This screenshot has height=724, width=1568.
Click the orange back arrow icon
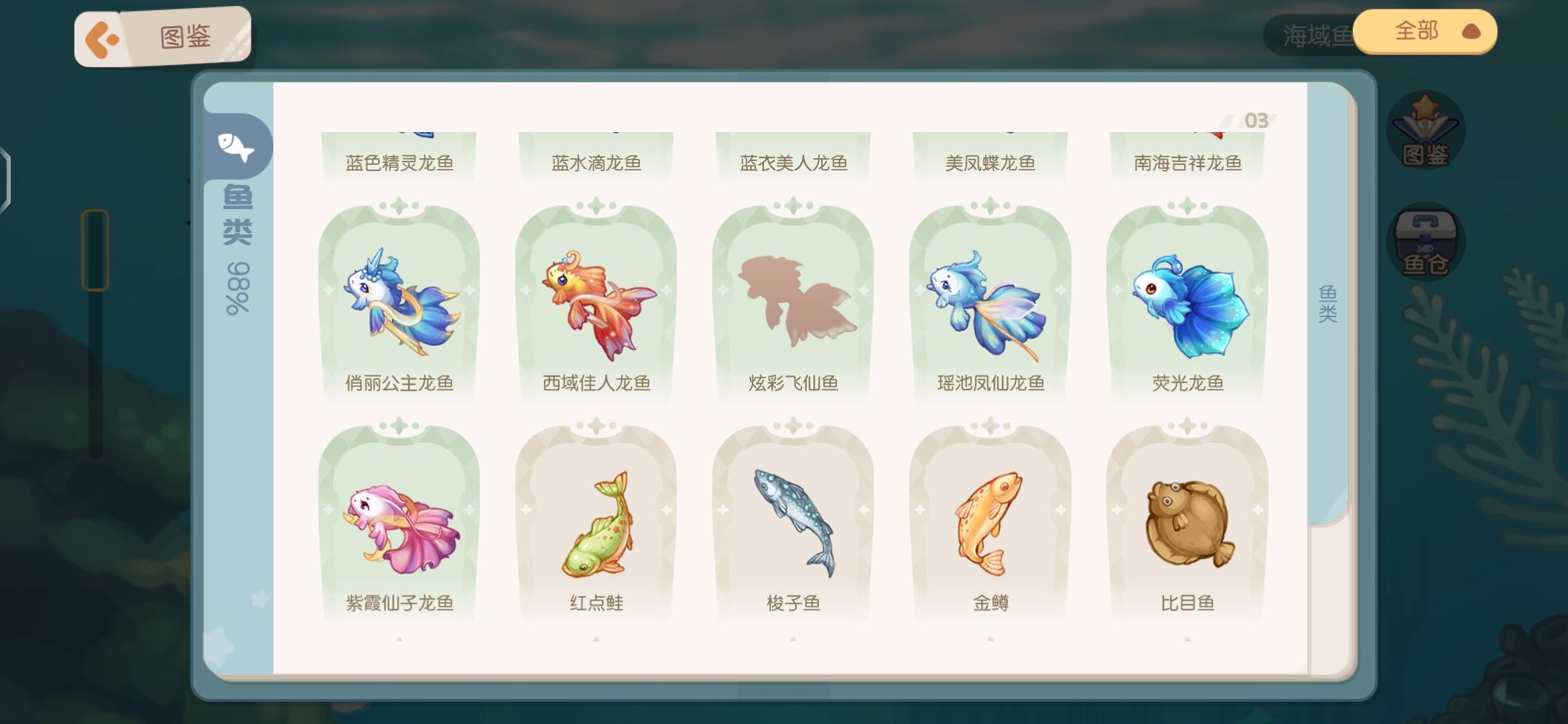(102, 38)
